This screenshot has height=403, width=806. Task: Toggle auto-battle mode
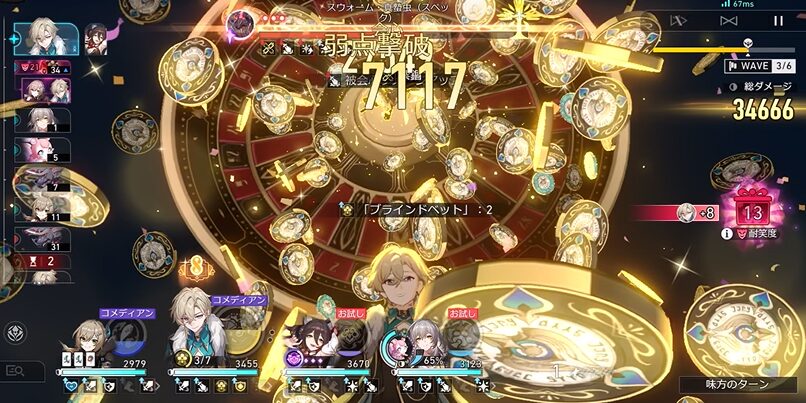pyautogui.click(x=679, y=20)
